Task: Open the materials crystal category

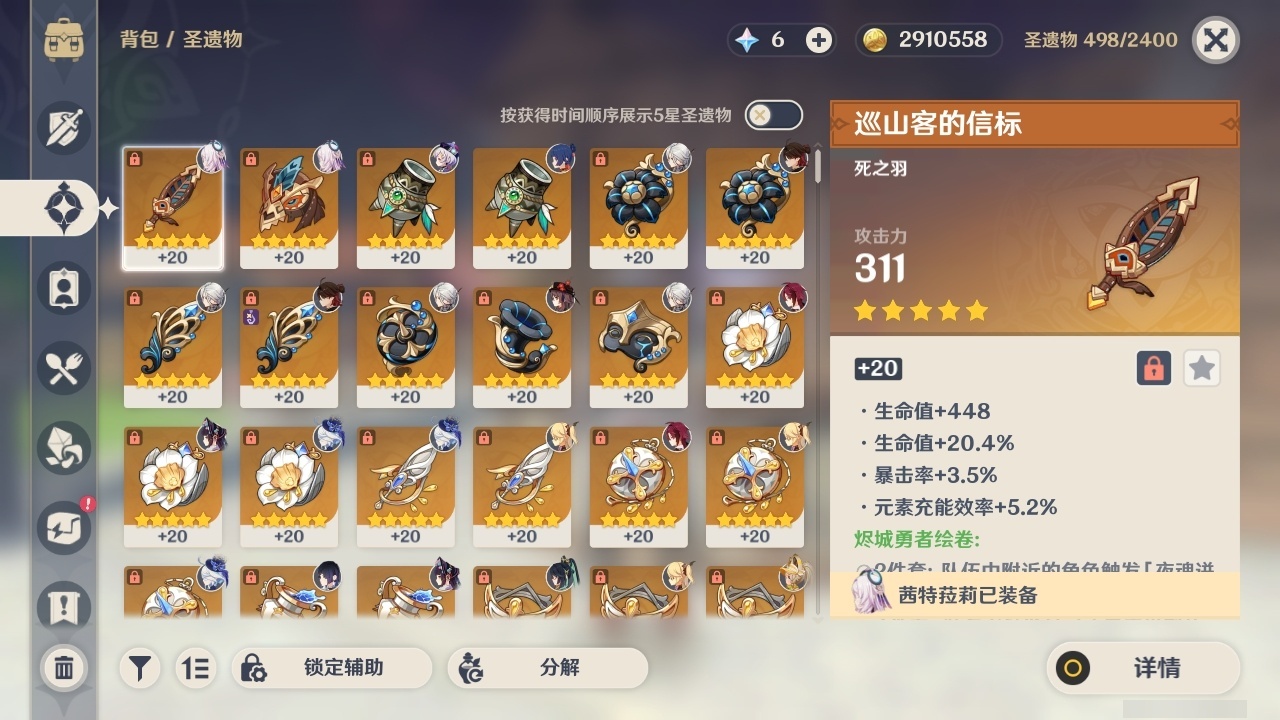Action: click(x=66, y=448)
